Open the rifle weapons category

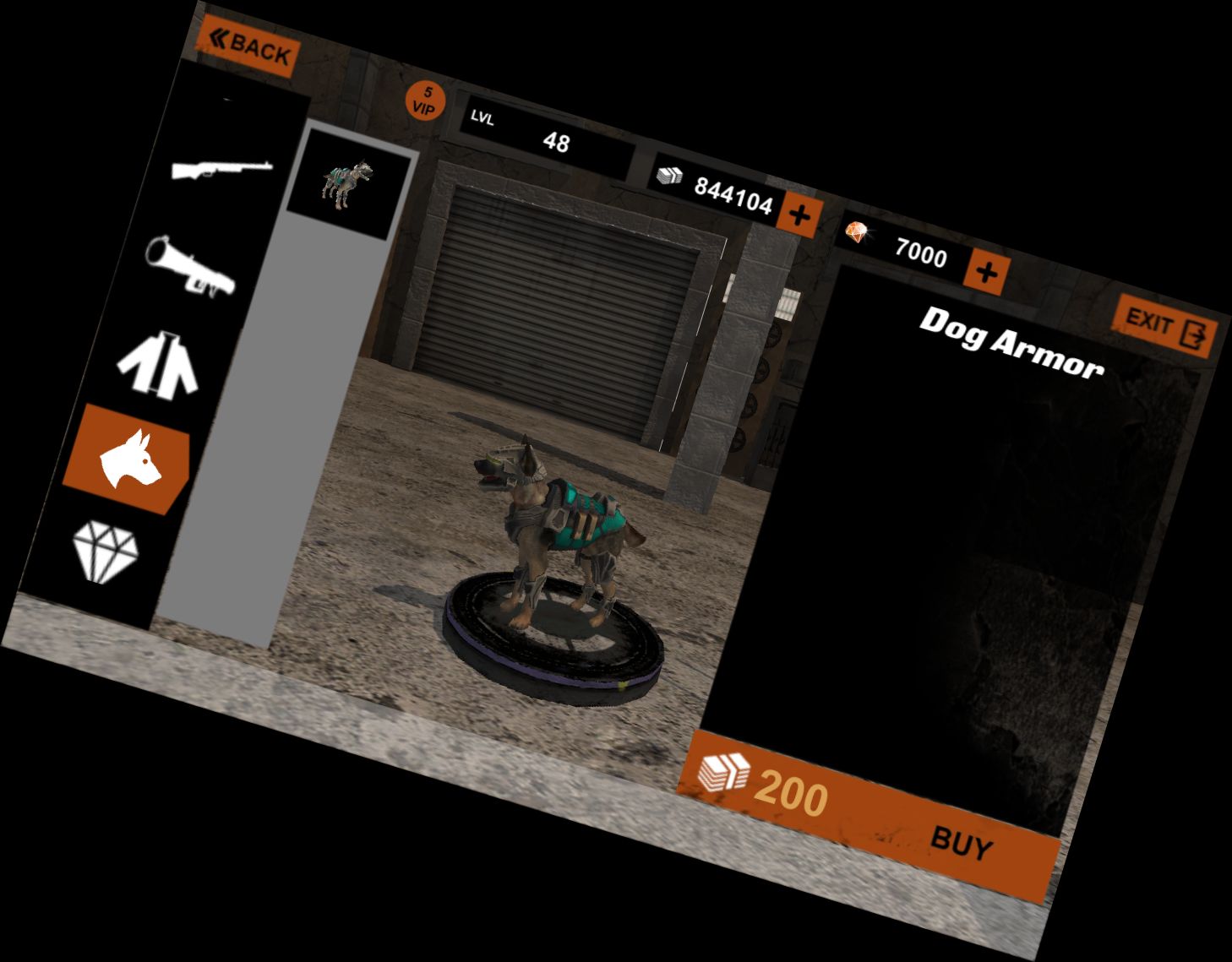(x=222, y=169)
